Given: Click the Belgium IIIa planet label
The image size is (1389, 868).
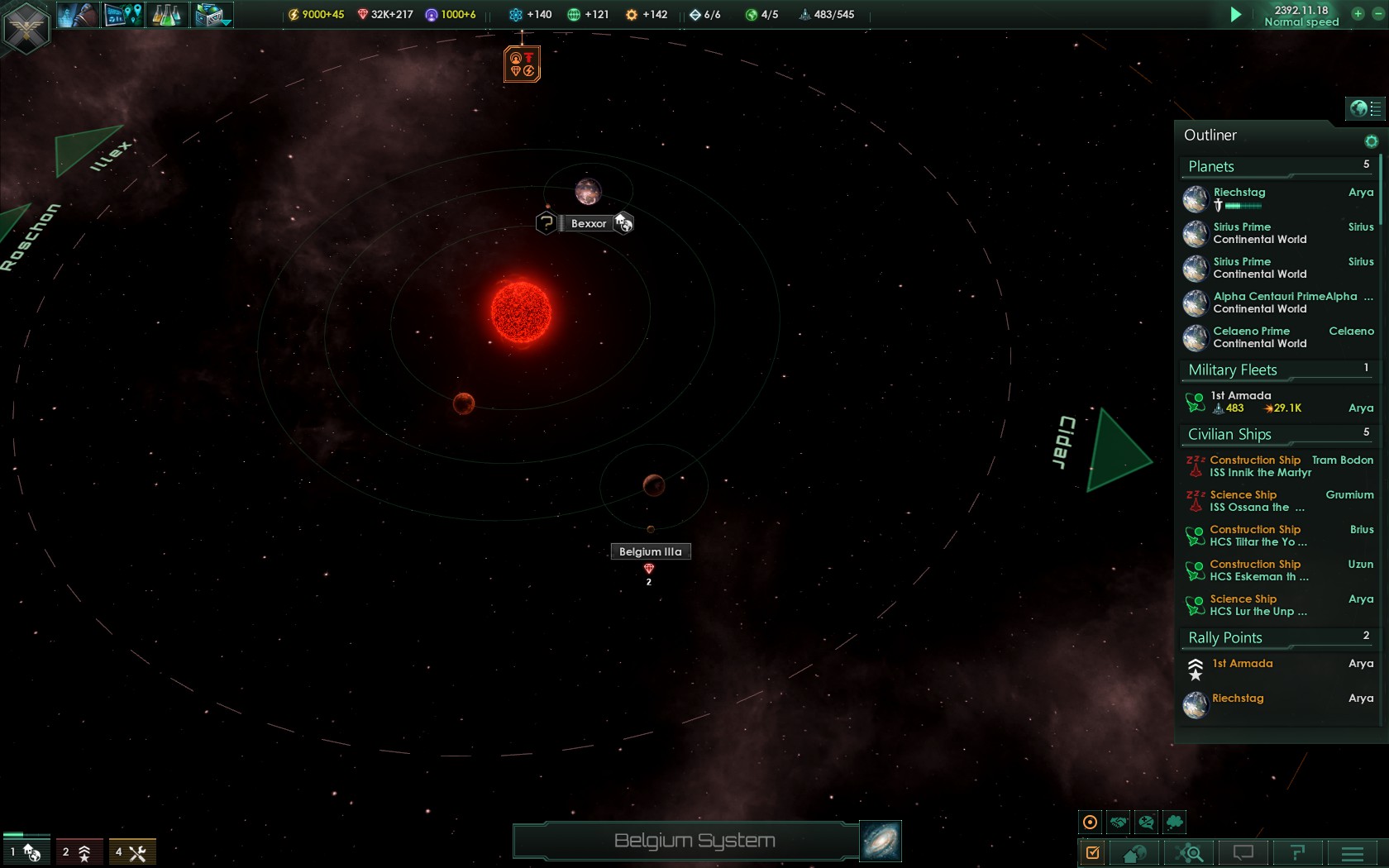Looking at the screenshot, I should (x=651, y=551).
